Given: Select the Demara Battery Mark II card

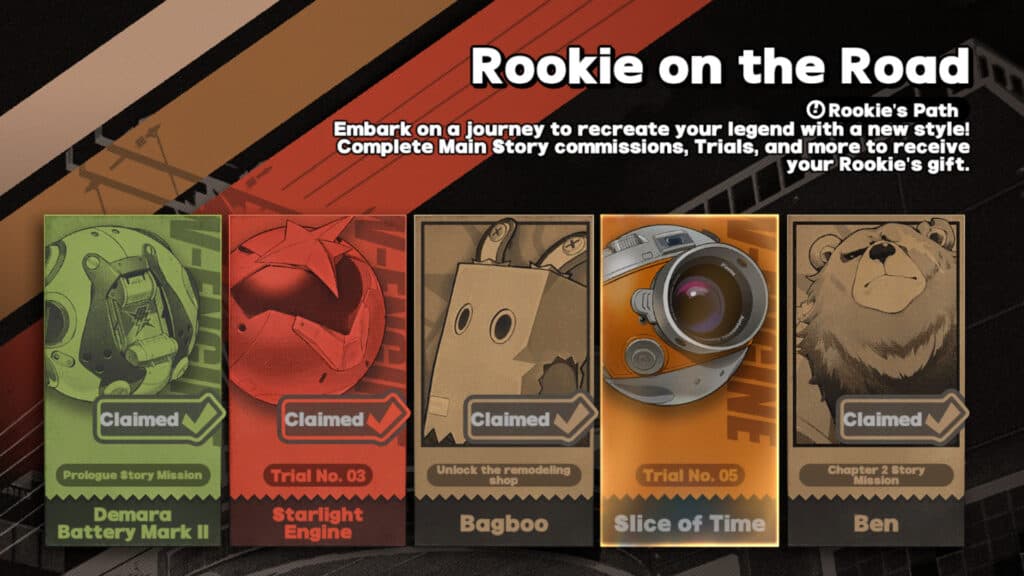Looking at the screenshot, I should [x=132, y=380].
